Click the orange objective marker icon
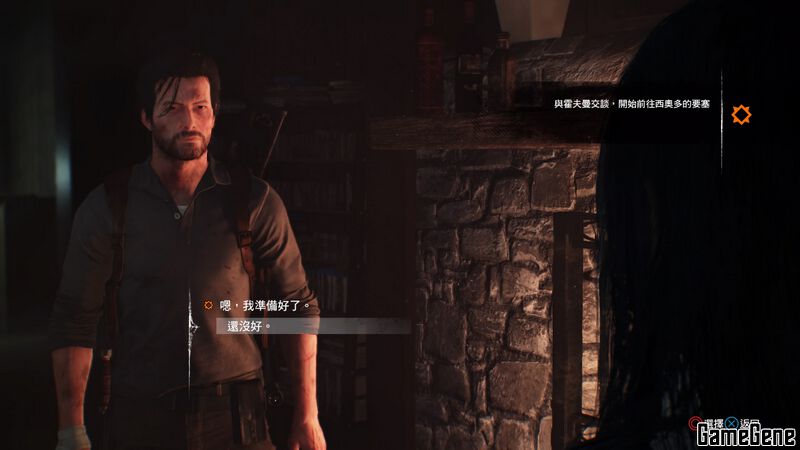Screen dimensions: 800x450 click(741, 115)
